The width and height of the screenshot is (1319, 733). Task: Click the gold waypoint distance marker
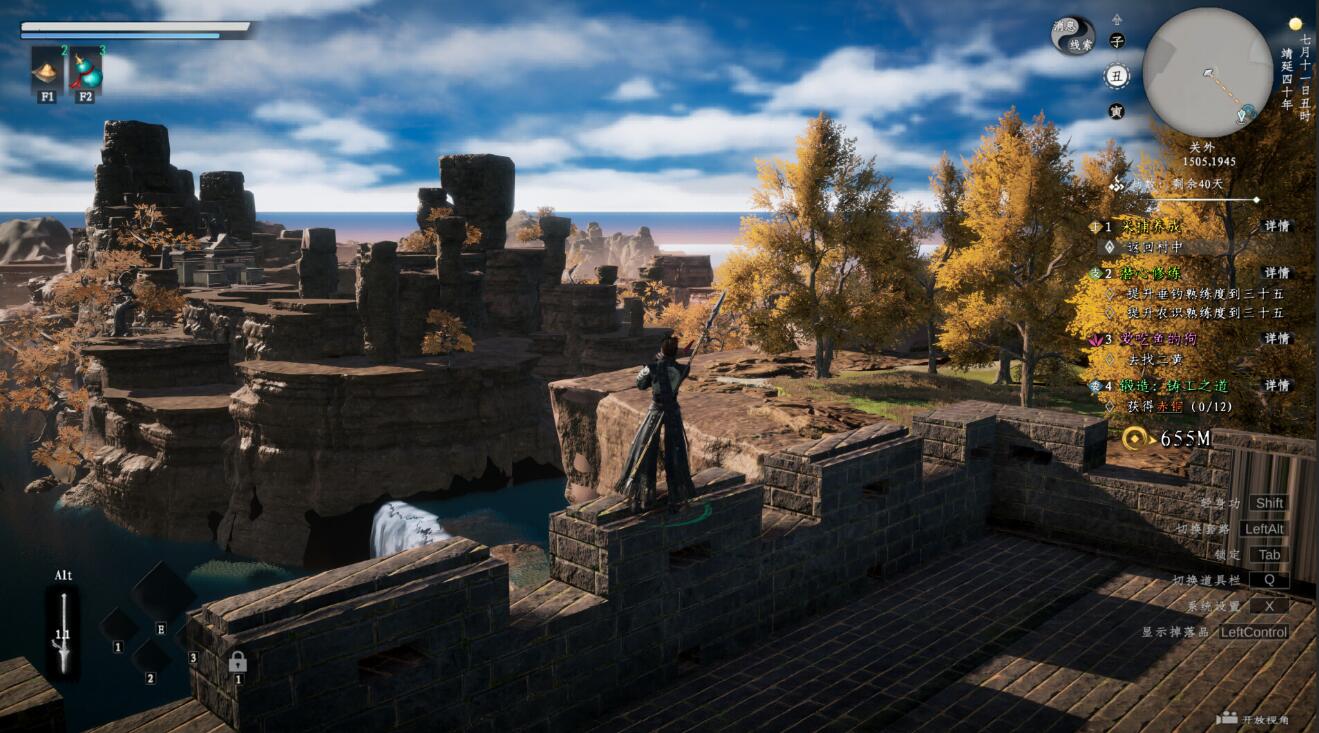[x=1134, y=438]
